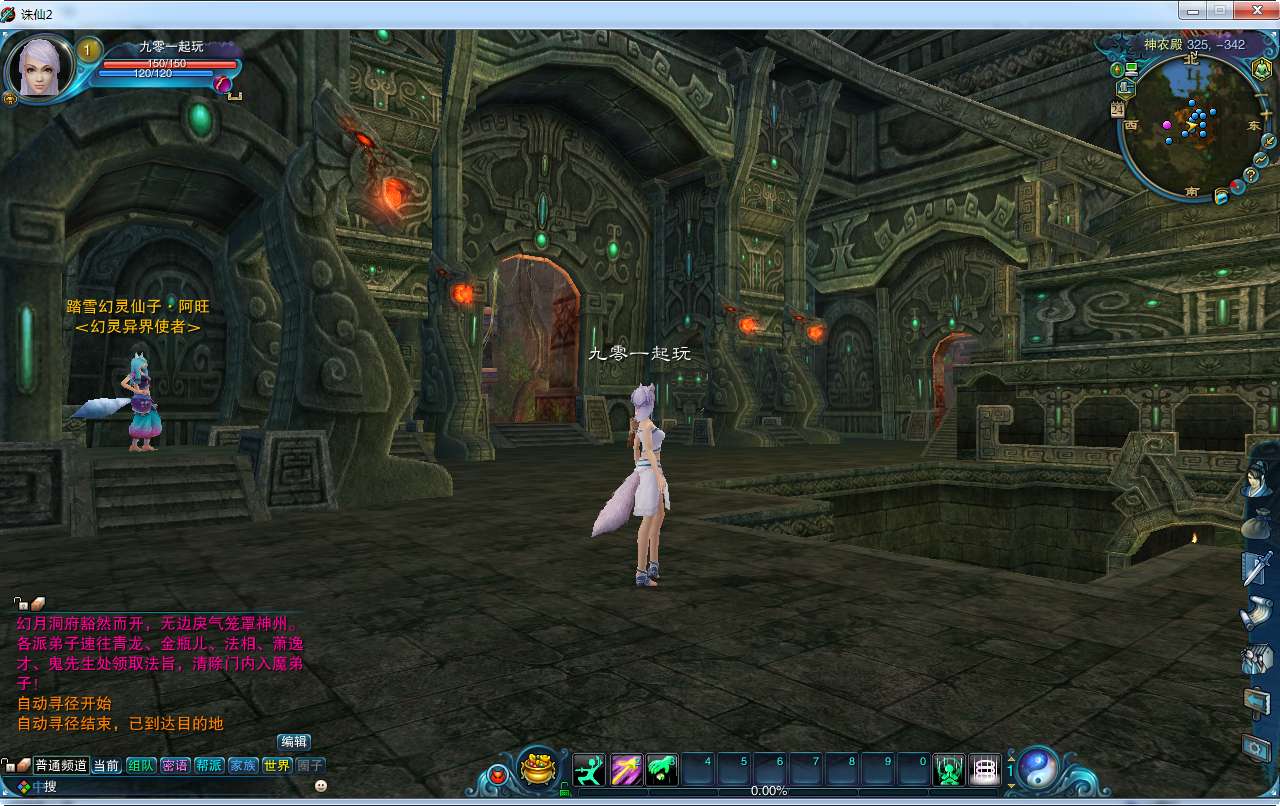
Task: Open the circular minimap
Action: coord(1190,126)
